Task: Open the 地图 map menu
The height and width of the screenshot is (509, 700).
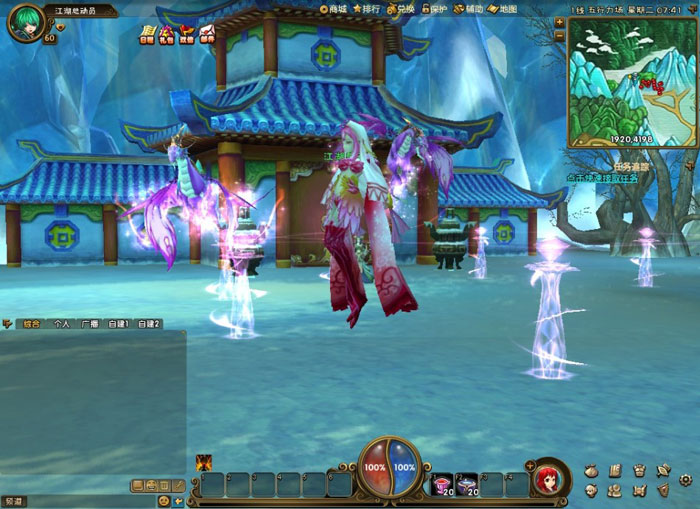Action: tap(503, 8)
